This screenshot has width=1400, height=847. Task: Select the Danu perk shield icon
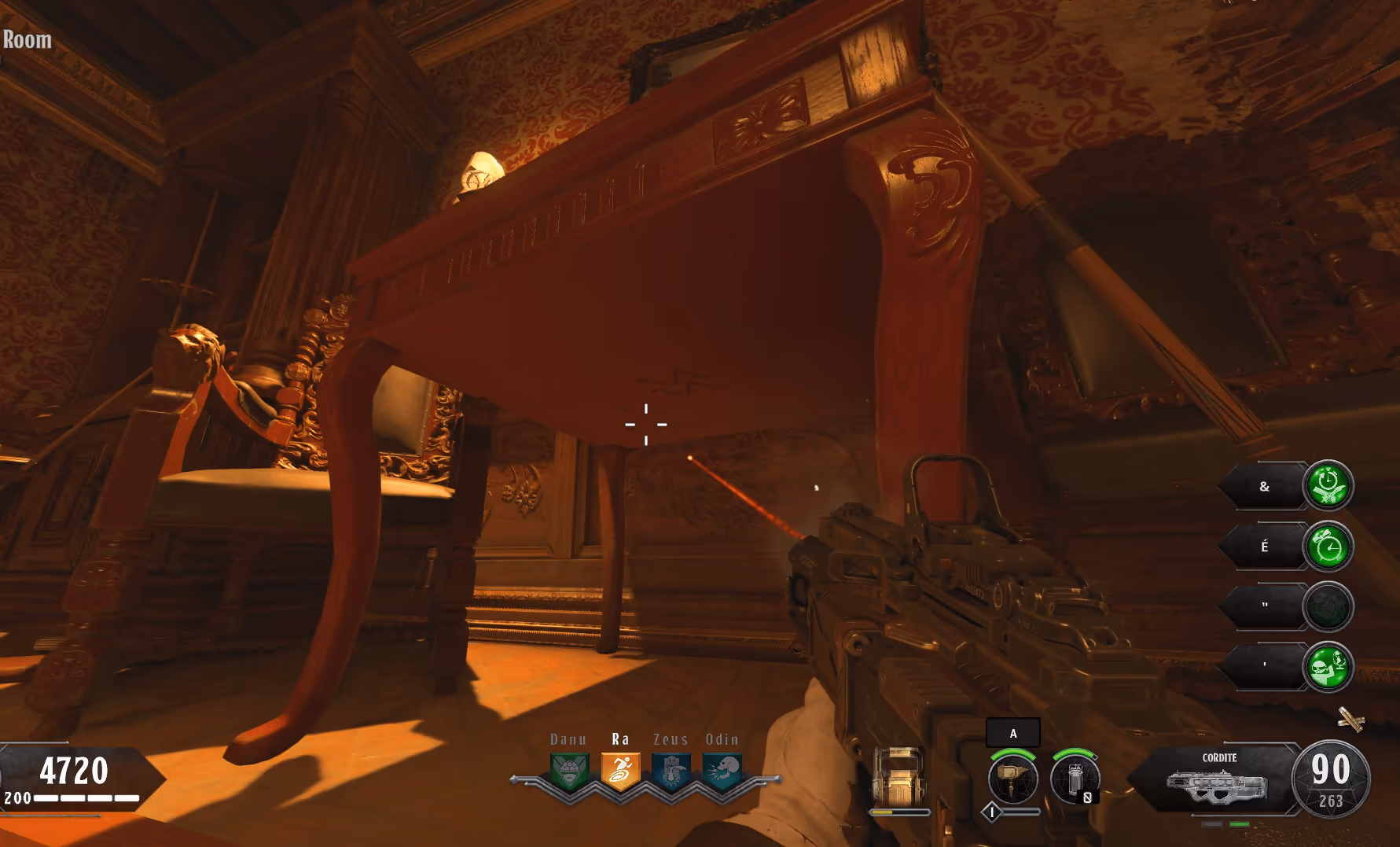click(569, 771)
